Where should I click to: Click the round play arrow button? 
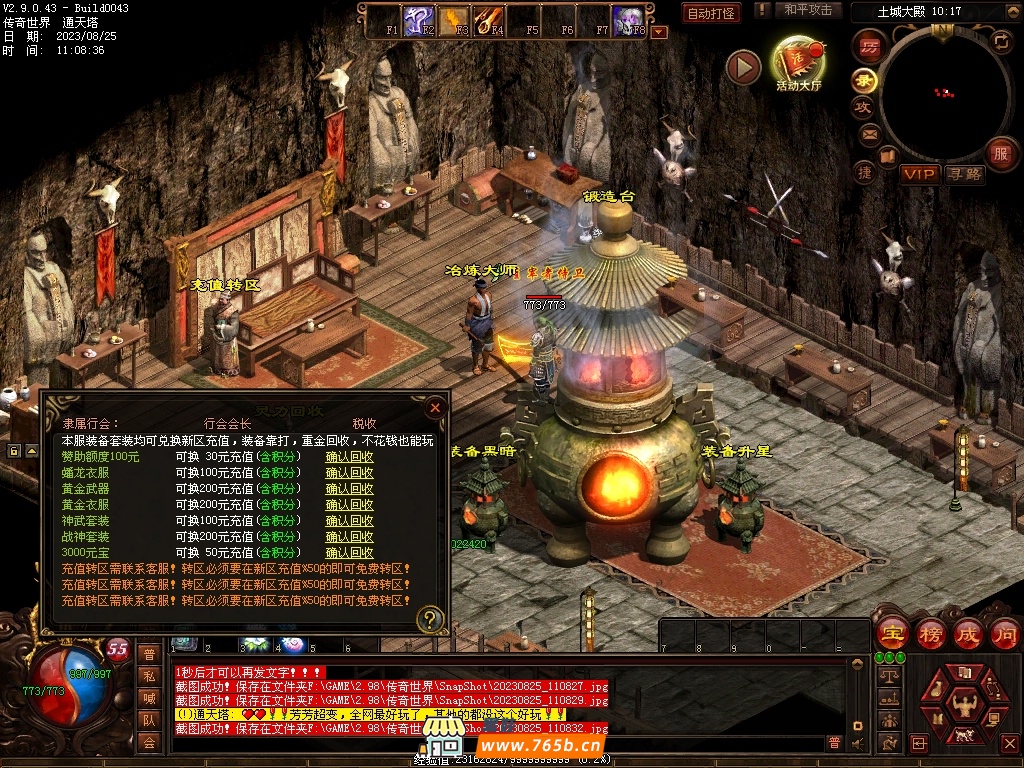point(743,67)
